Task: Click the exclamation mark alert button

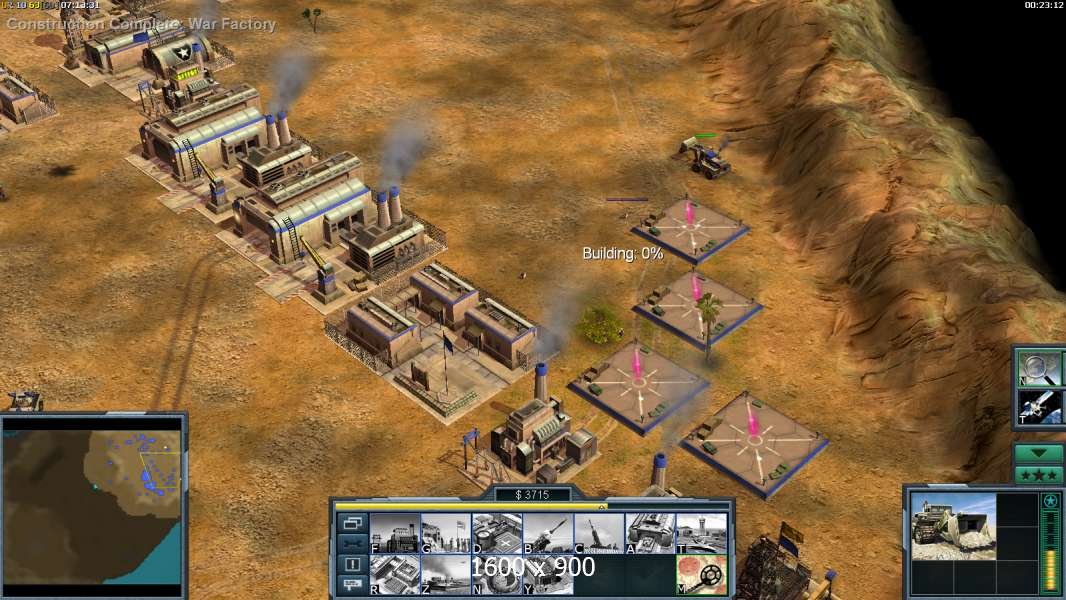Action: pyautogui.click(x=352, y=564)
